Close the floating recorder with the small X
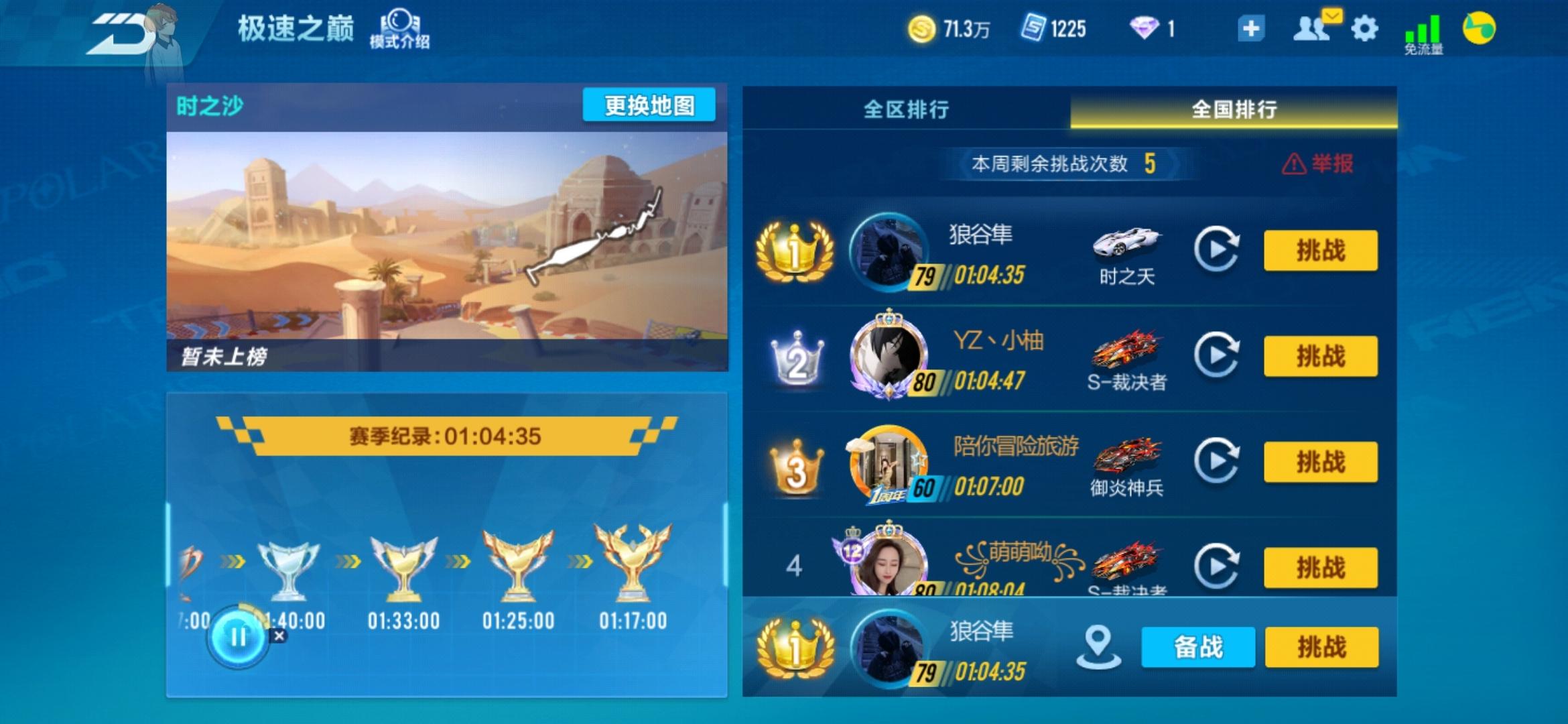This screenshot has width=1568, height=724. (x=279, y=636)
